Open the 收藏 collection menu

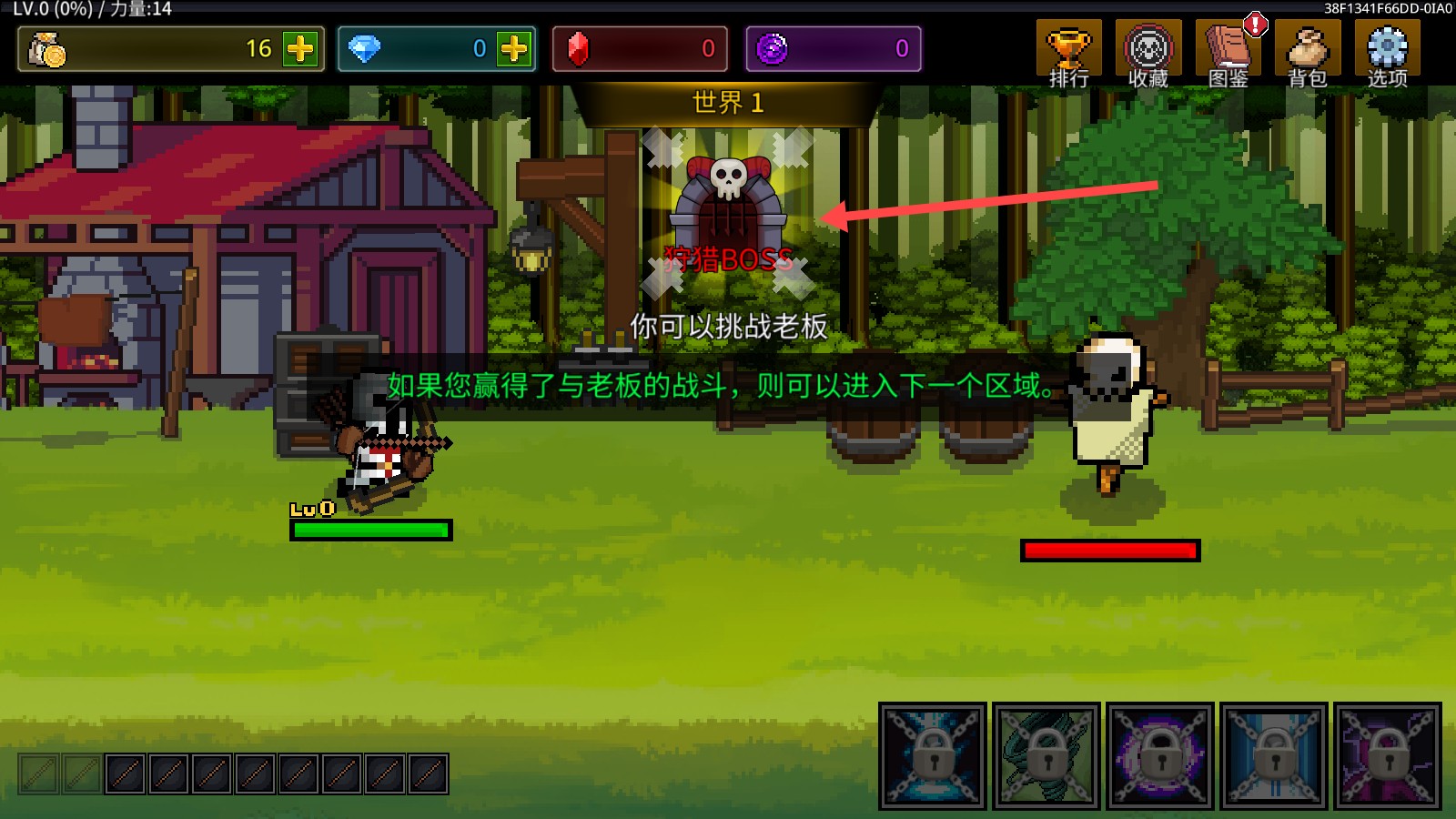coord(1148,53)
